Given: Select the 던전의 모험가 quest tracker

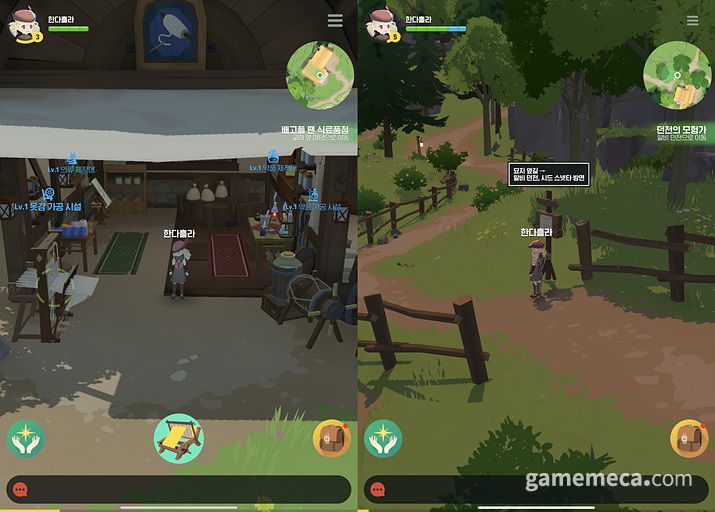Looking at the screenshot, I should click(x=682, y=133).
